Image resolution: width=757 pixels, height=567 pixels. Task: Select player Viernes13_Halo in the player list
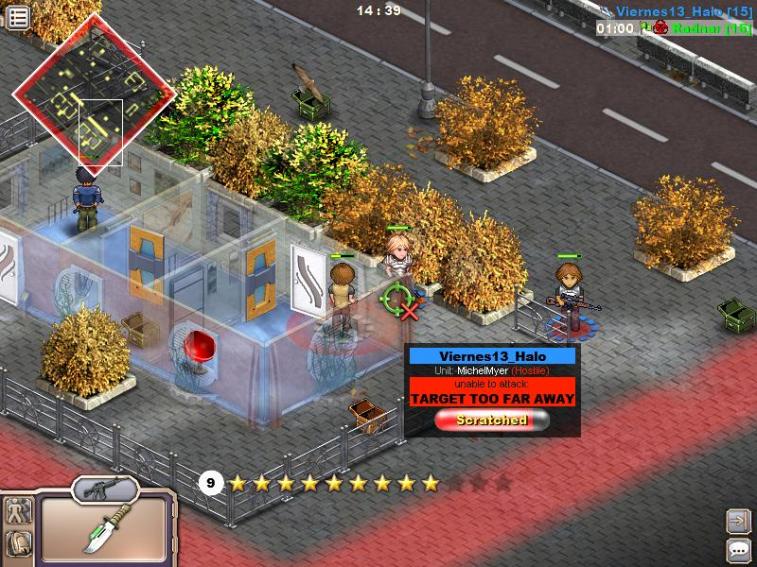tap(683, 11)
